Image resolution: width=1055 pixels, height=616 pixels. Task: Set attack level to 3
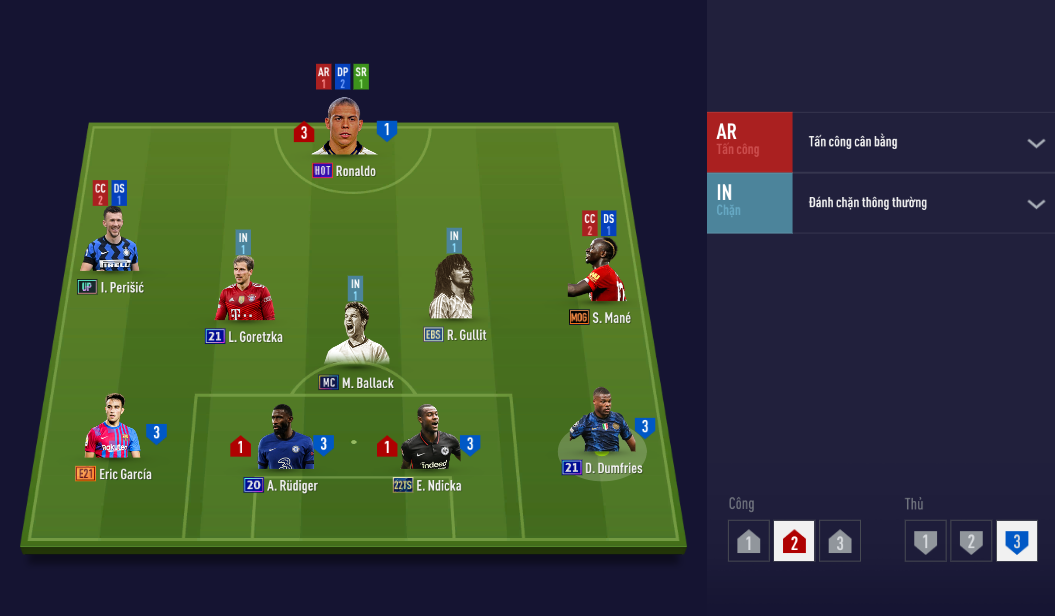click(x=840, y=542)
